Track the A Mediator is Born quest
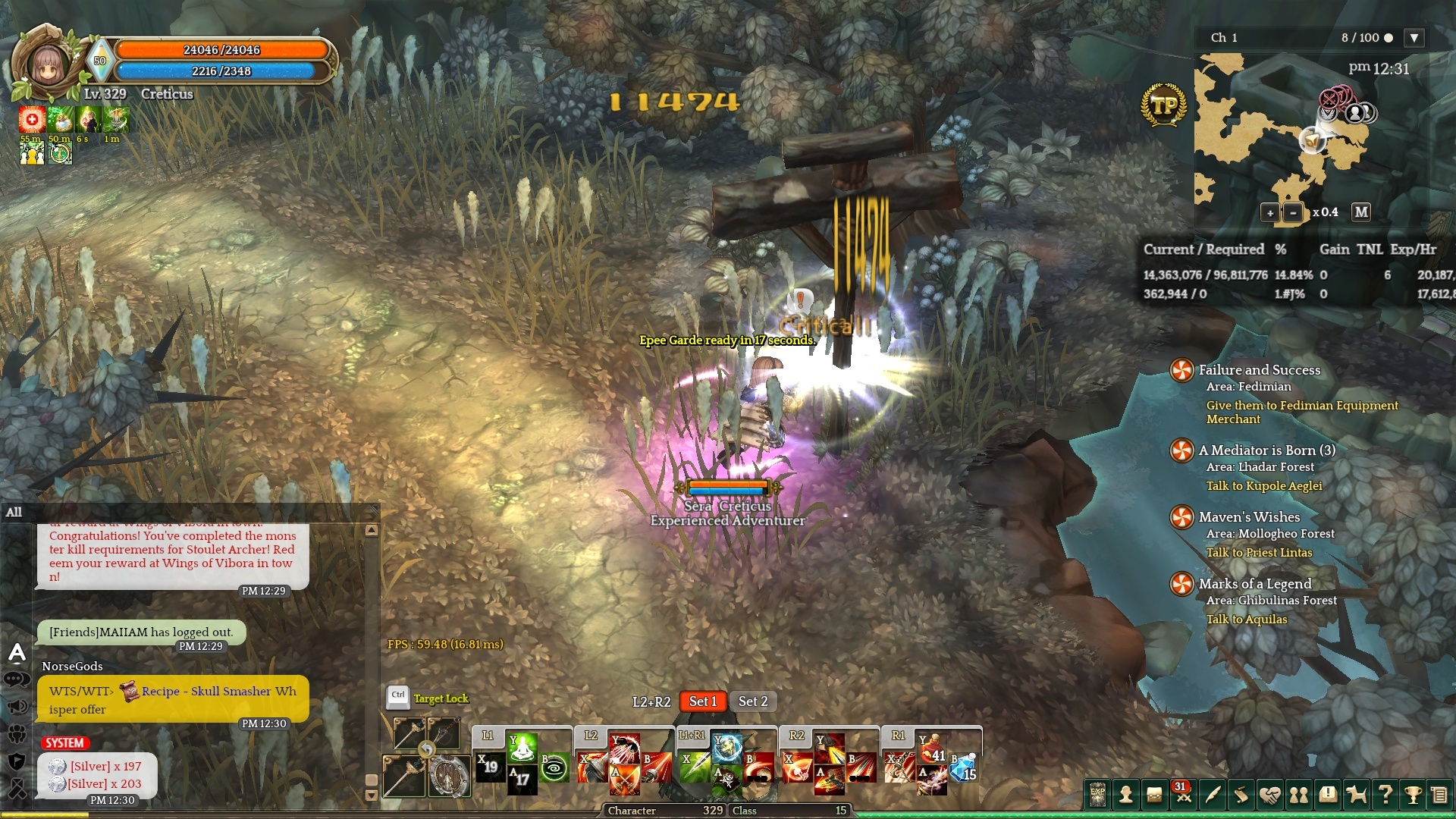1456x819 pixels. tap(1266, 450)
